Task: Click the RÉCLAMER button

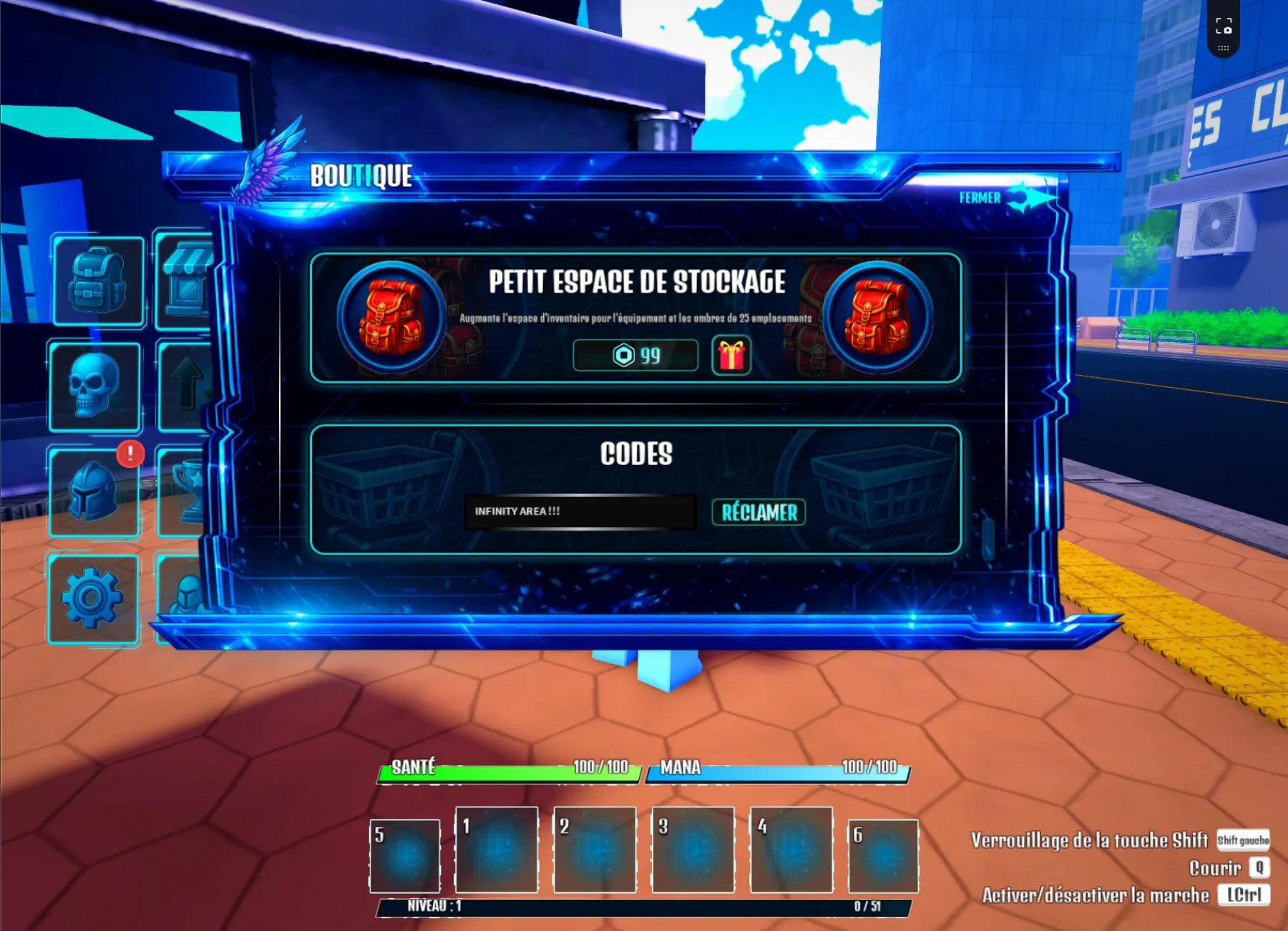Action: pyautogui.click(x=758, y=512)
